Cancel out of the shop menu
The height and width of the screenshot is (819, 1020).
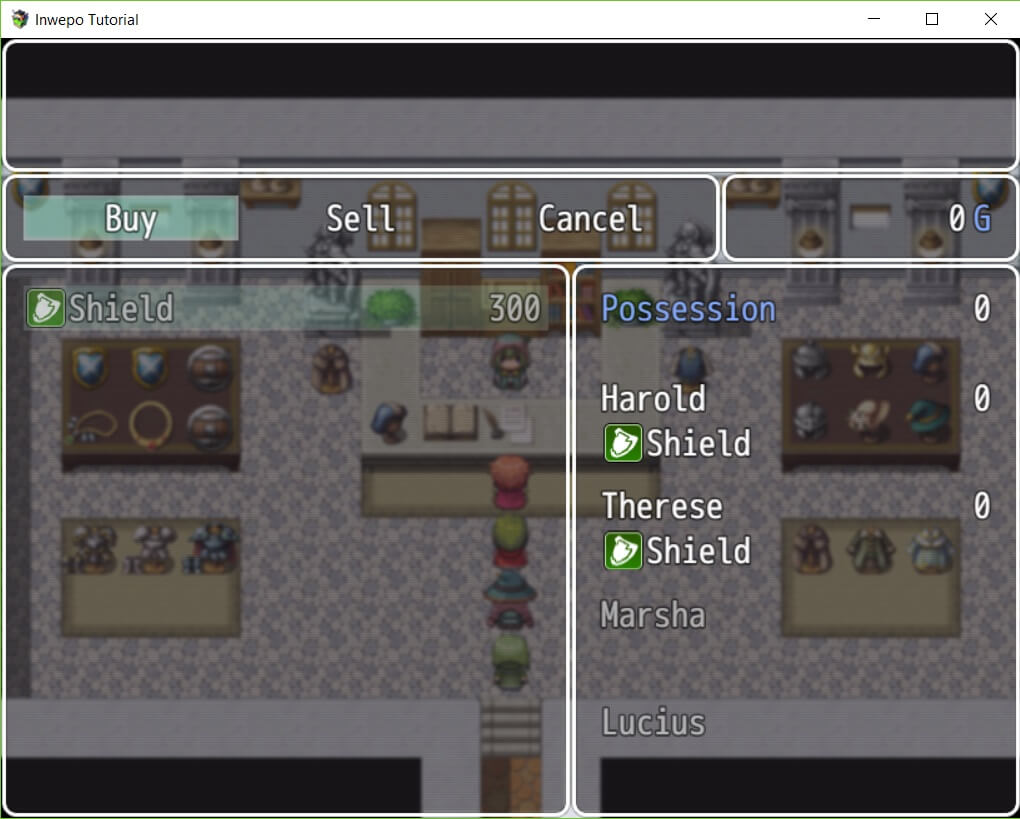(x=589, y=218)
